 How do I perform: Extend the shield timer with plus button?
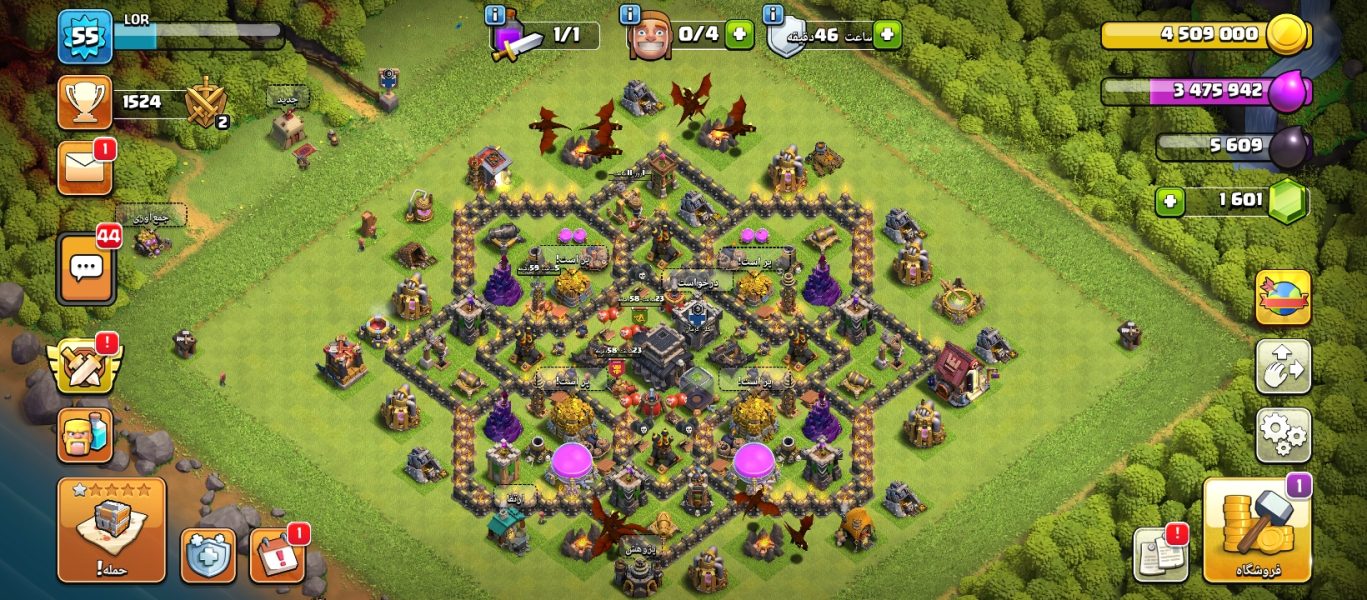(886, 35)
